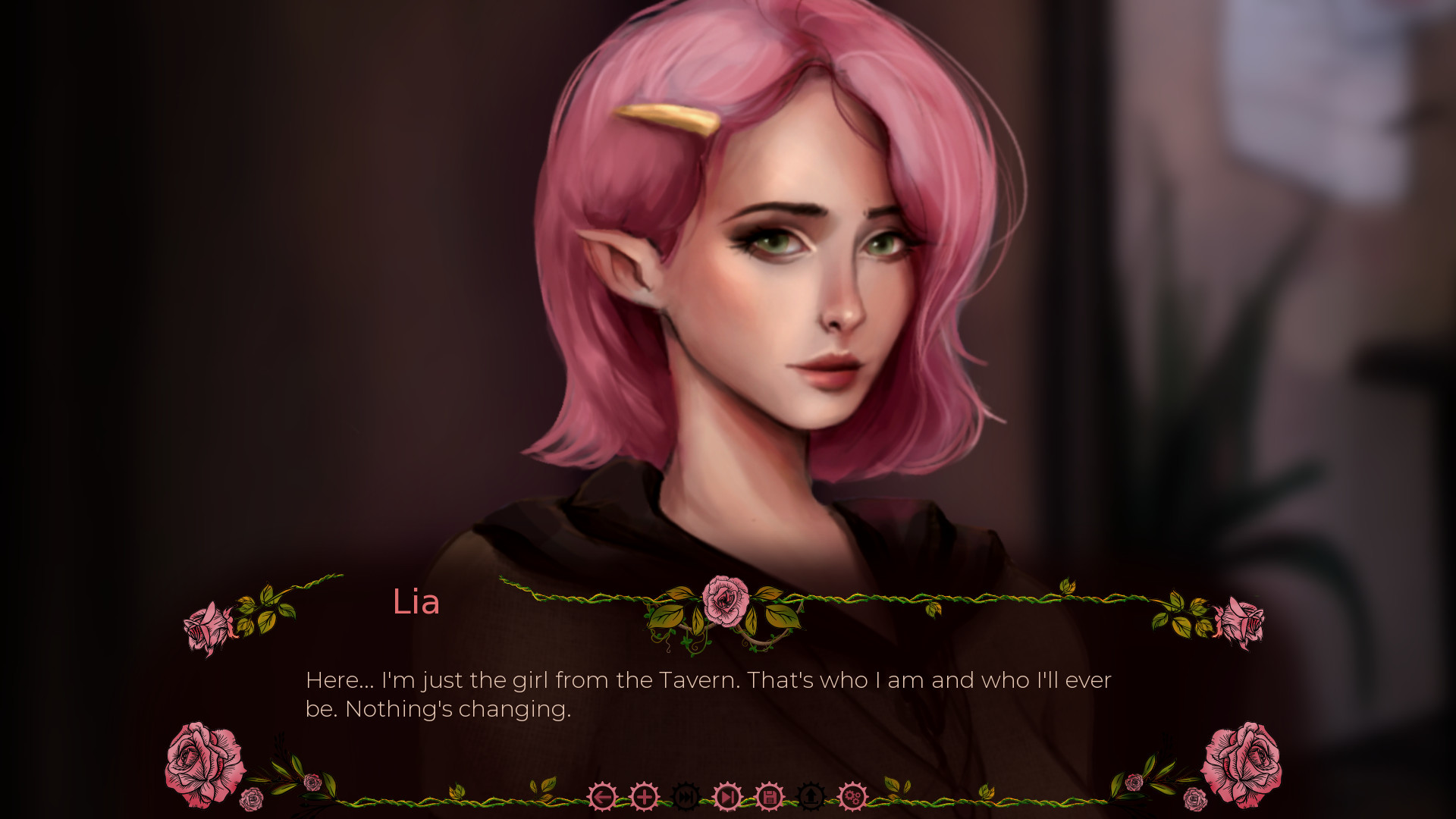Screen dimensions: 1456x819
Task: Select the small rose left of the name banner
Action: click(x=206, y=626)
